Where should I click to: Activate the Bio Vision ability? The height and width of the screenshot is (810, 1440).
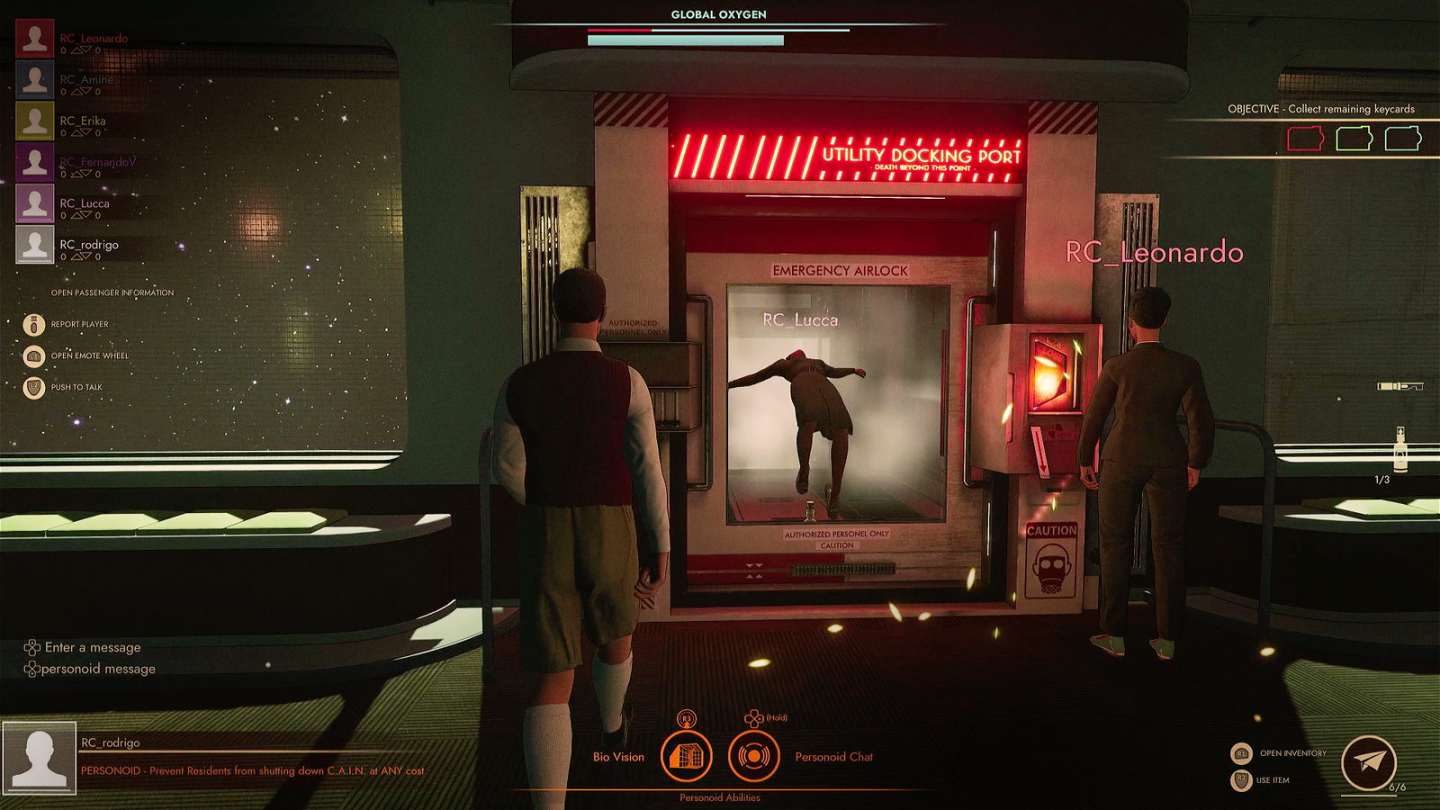click(x=686, y=756)
